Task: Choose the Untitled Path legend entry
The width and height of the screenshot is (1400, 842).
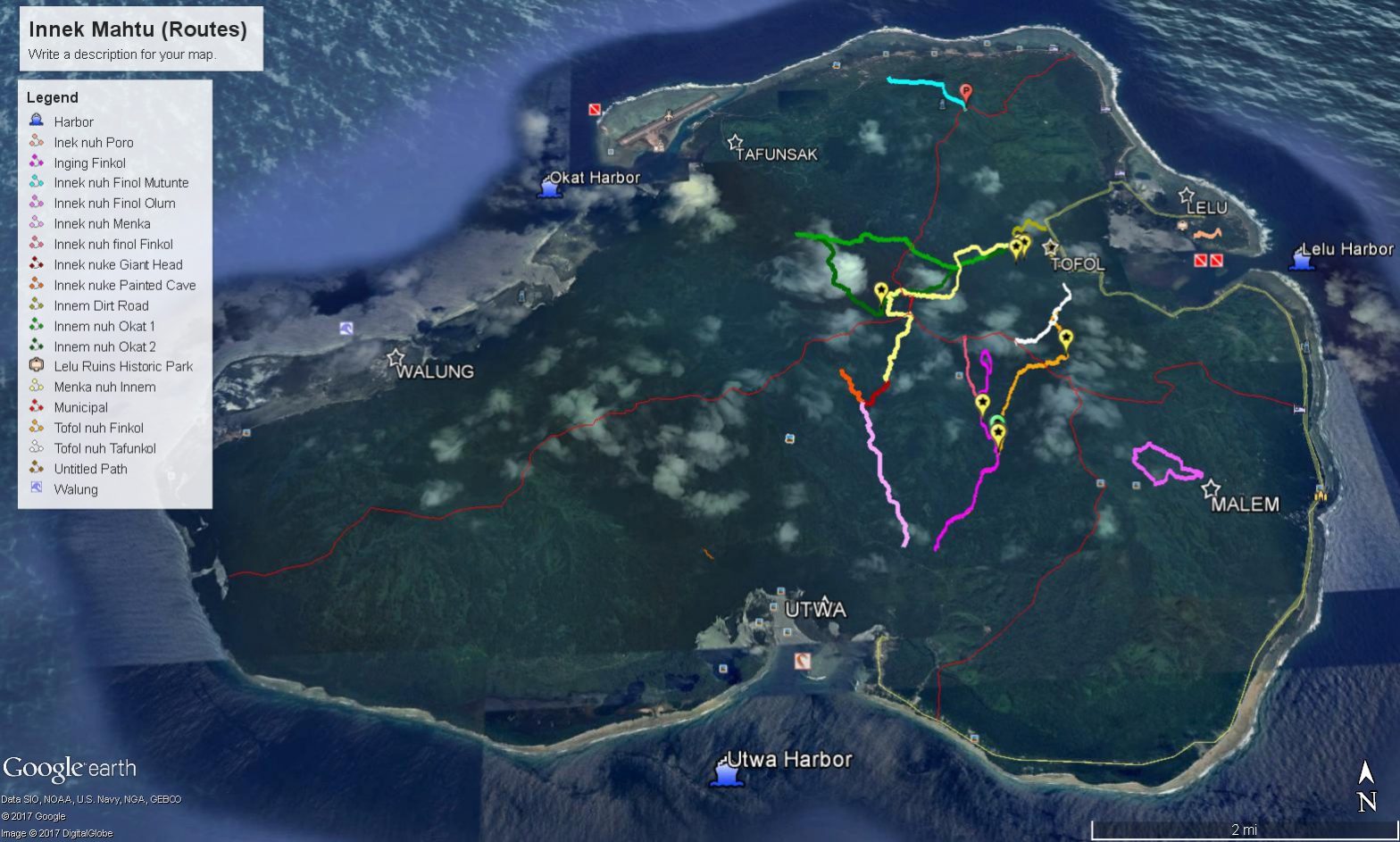Action: 90,470
